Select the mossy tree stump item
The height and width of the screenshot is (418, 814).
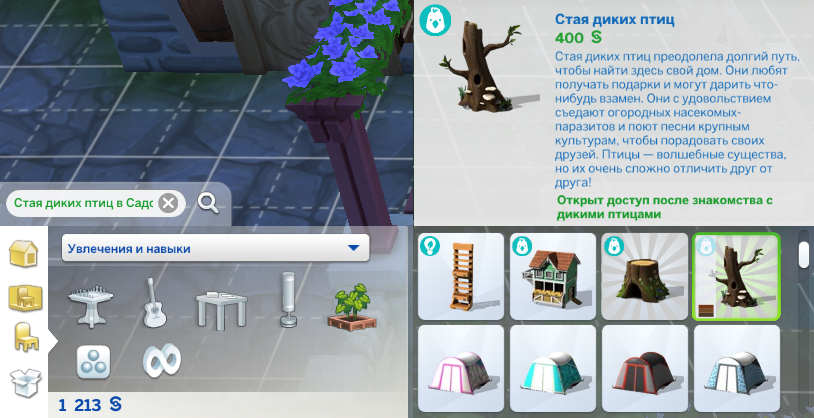[x=644, y=277]
